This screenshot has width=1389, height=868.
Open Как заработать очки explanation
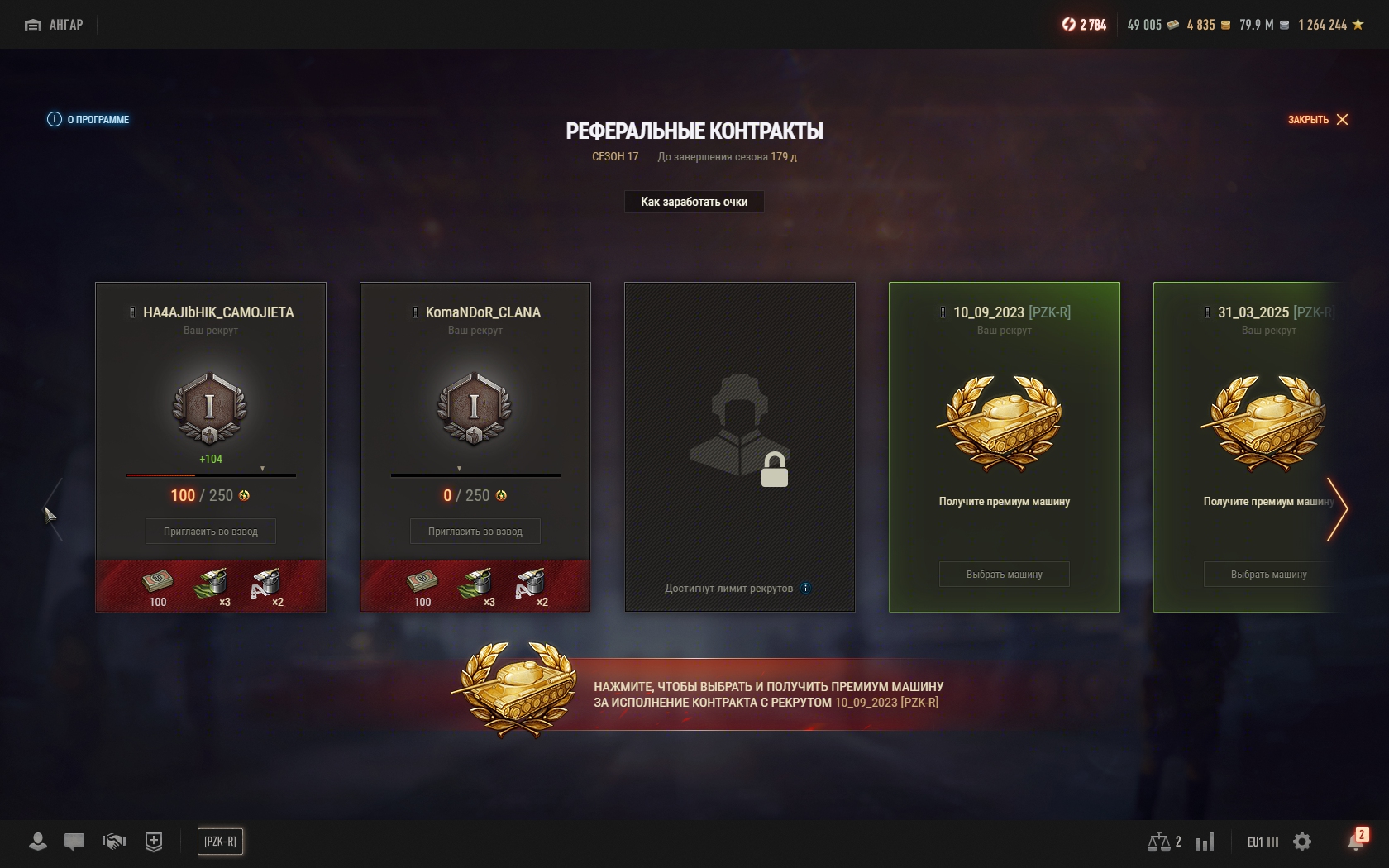(x=694, y=202)
